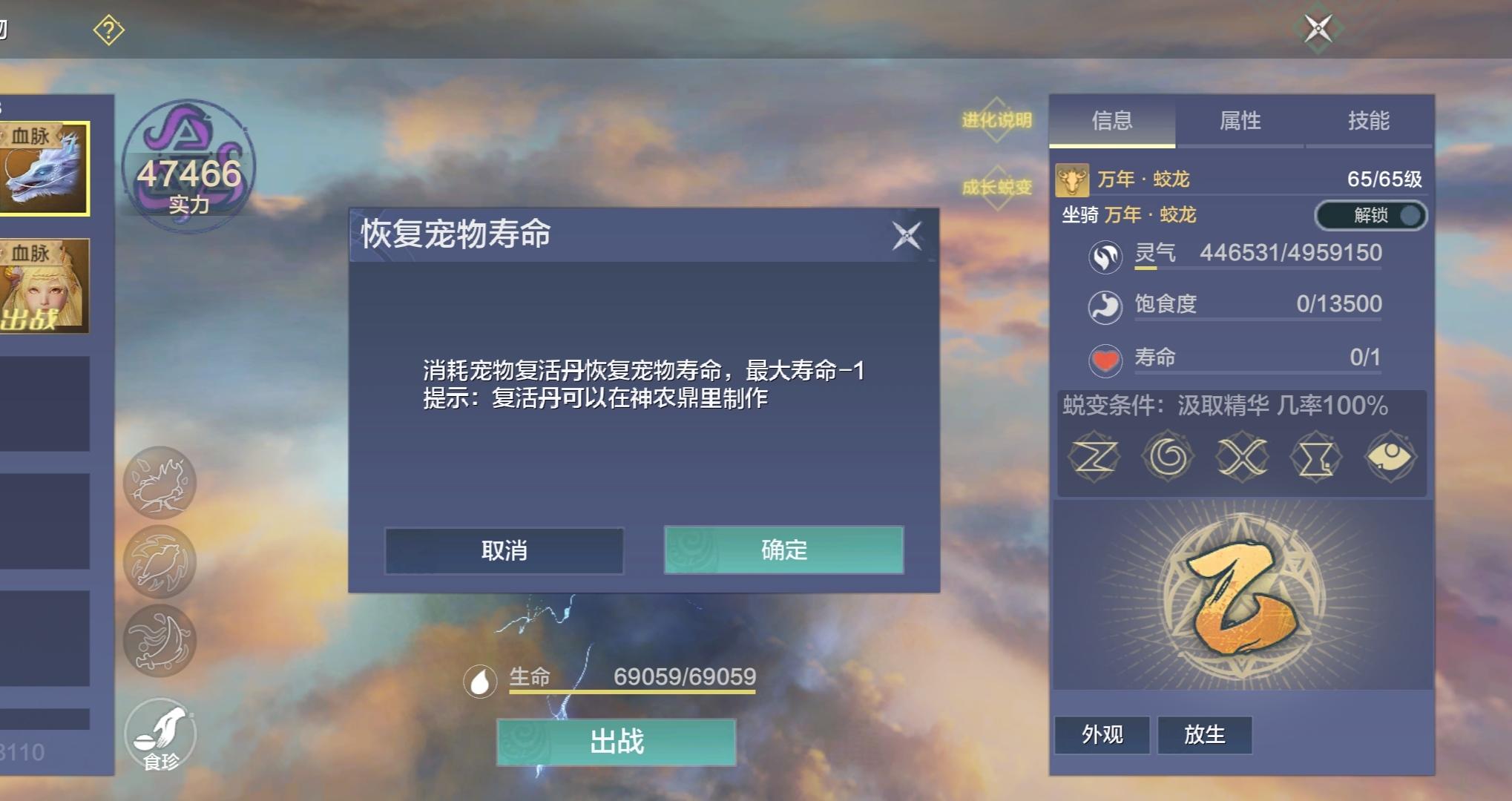Open the 成长蜕变 panel

click(995, 188)
